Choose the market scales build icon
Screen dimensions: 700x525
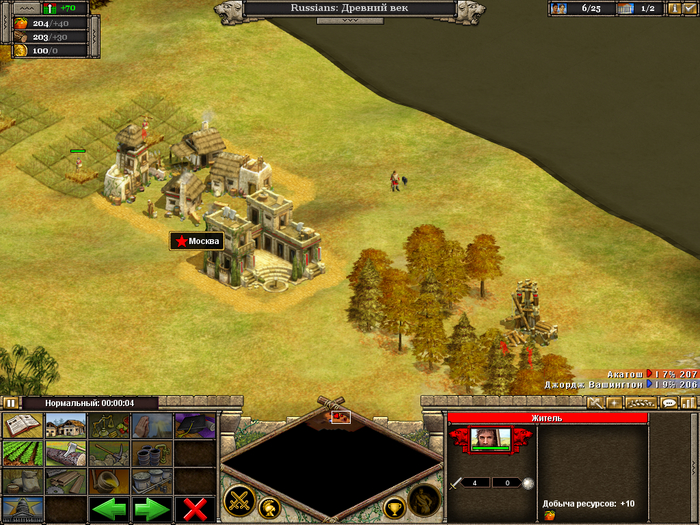click(x=109, y=426)
